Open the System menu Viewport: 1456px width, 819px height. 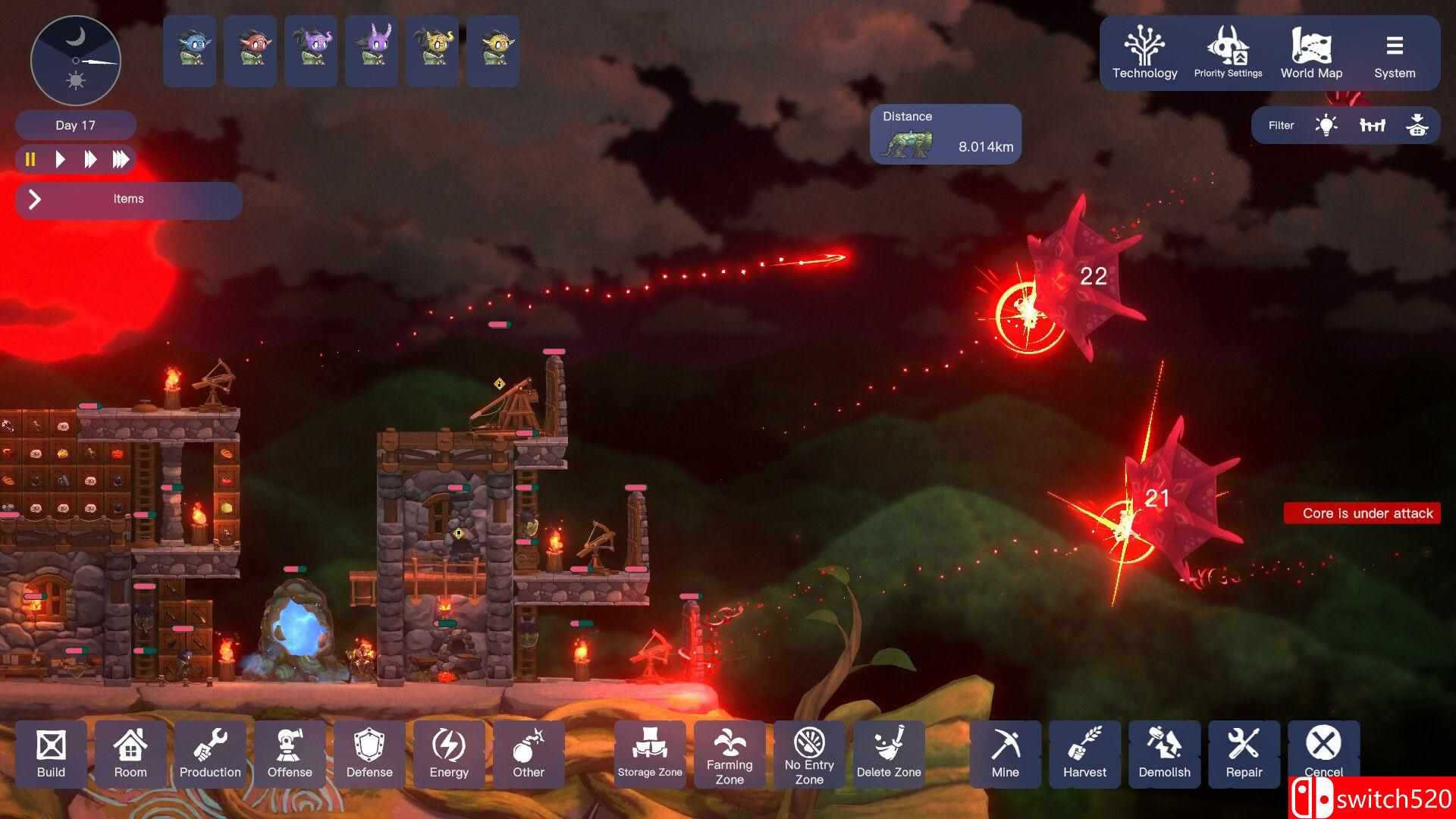(1395, 53)
